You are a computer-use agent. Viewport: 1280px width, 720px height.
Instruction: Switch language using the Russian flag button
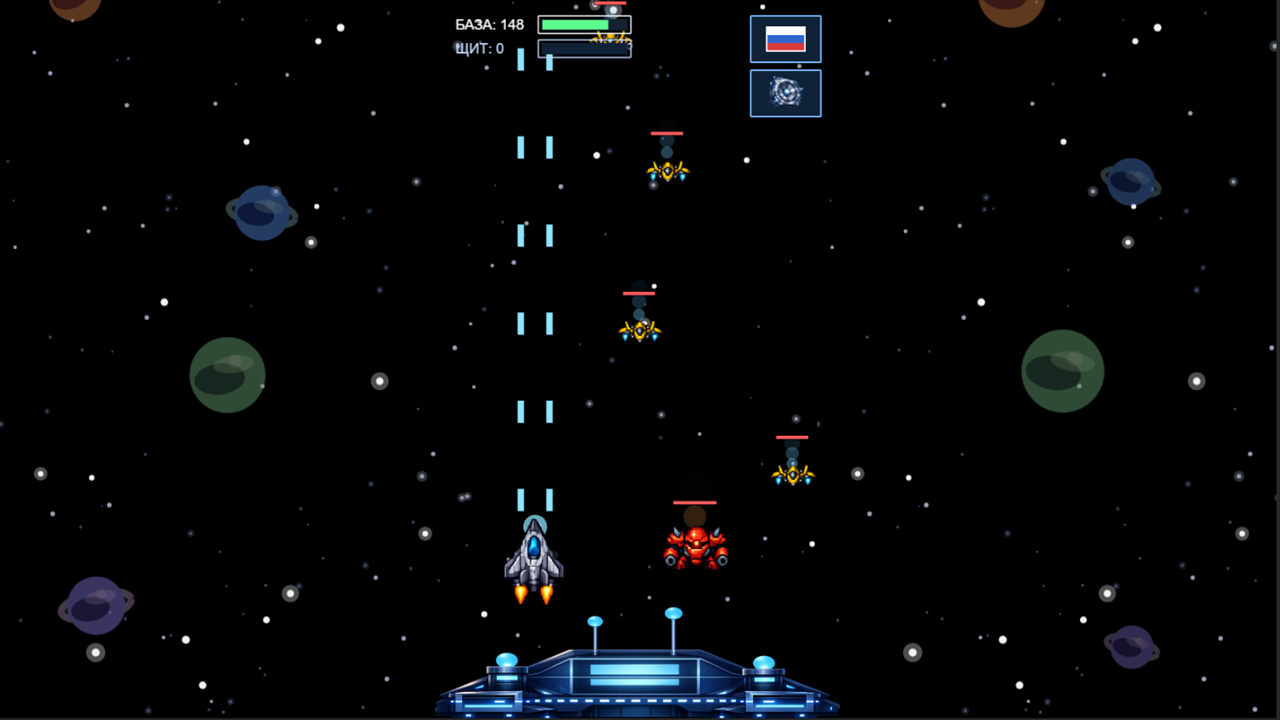point(785,39)
